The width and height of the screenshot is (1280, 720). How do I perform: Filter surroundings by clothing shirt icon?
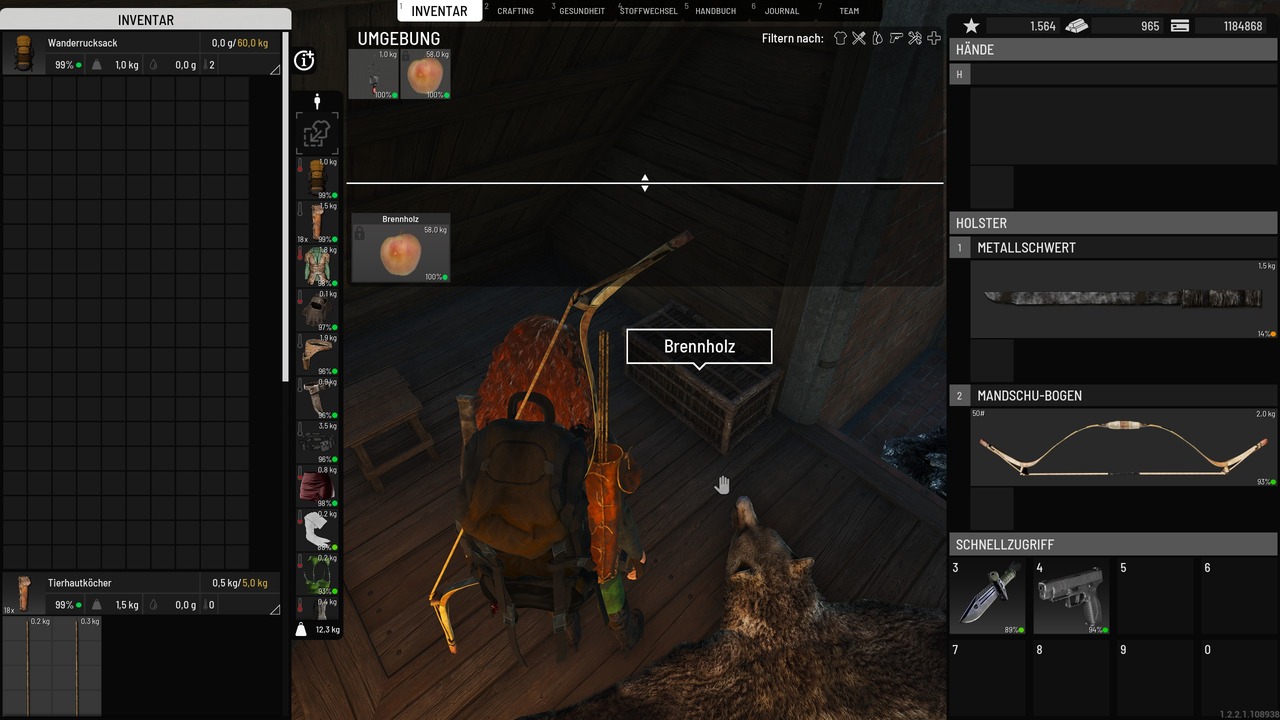click(840, 38)
